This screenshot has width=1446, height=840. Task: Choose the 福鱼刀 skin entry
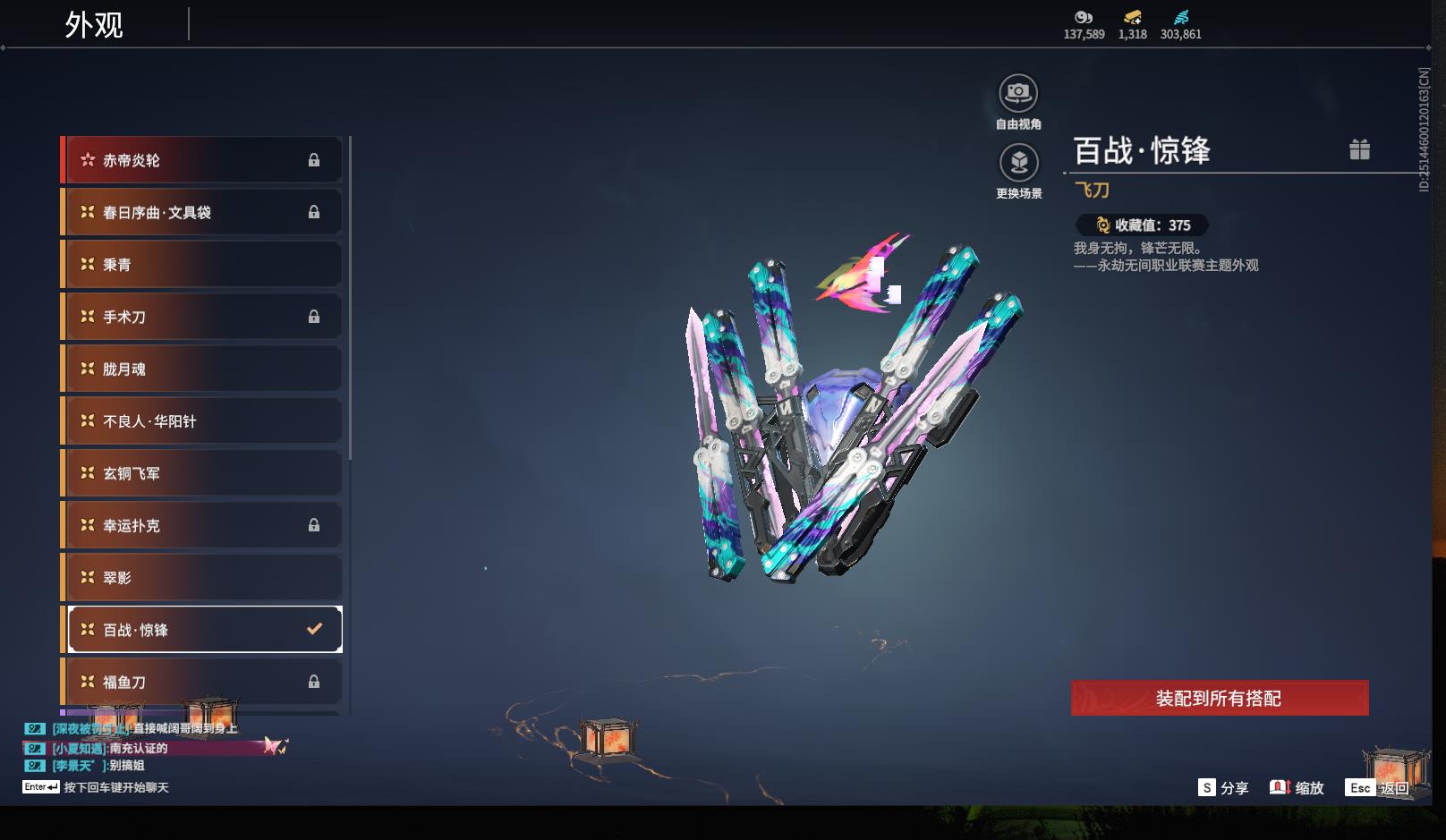(201, 682)
